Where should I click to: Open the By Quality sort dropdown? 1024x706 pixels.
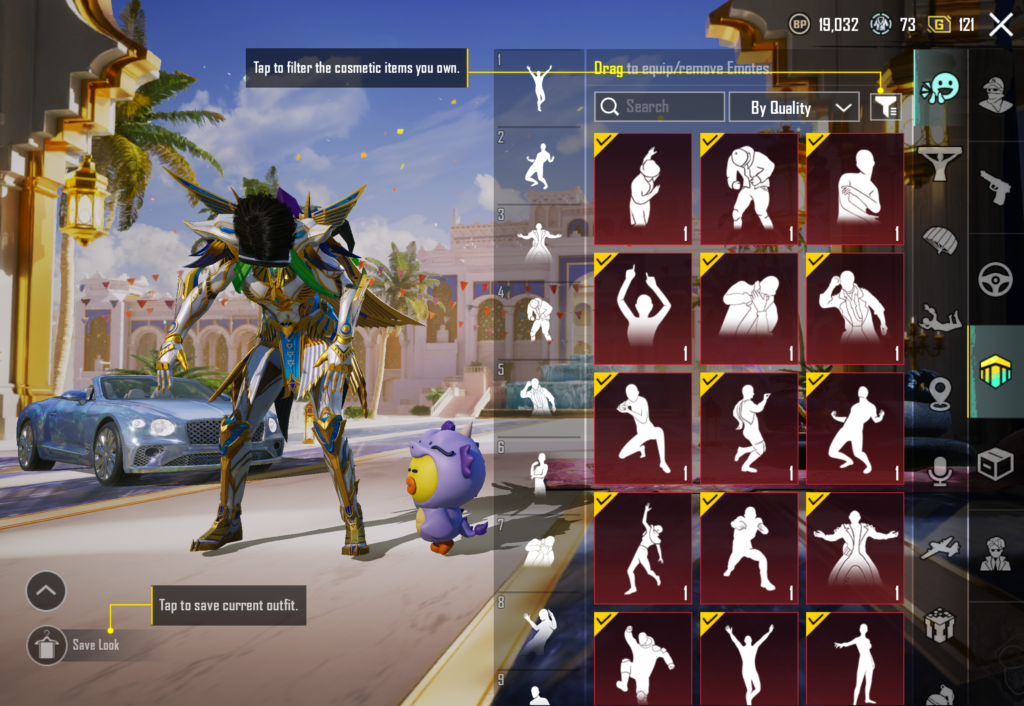(794, 107)
